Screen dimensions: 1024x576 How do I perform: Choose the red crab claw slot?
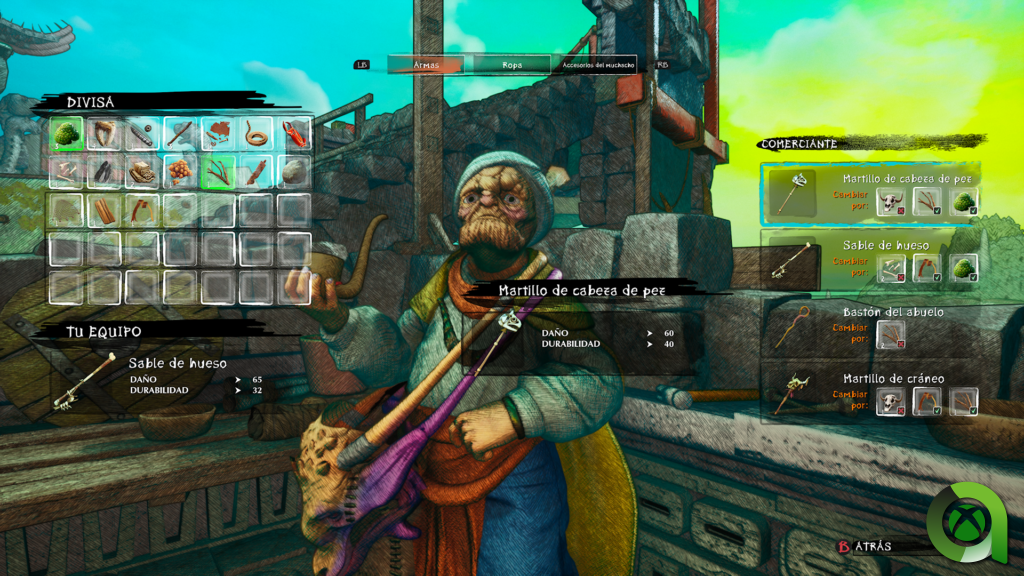294,133
